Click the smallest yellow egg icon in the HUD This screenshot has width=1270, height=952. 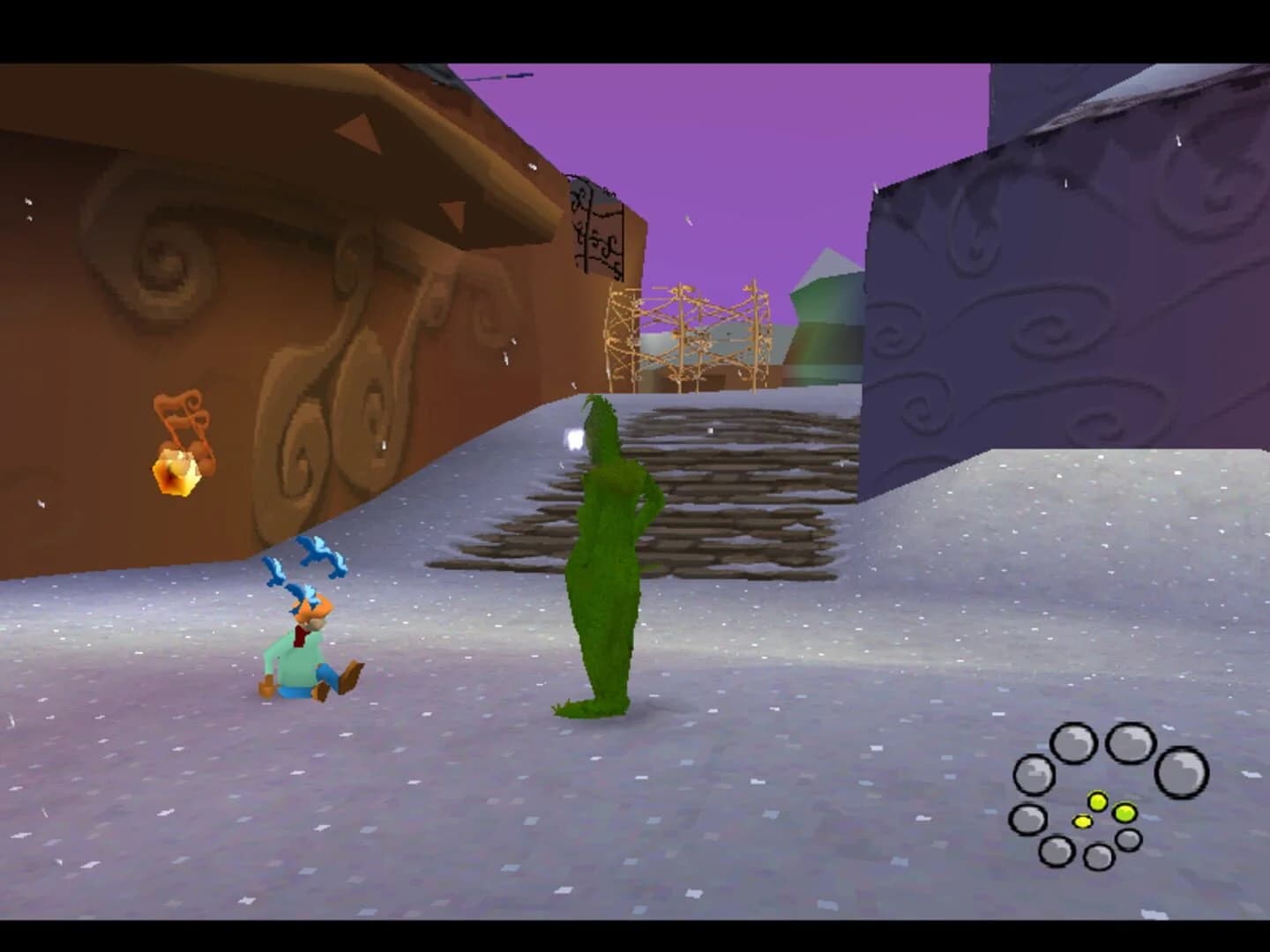click(x=1082, y=822)
